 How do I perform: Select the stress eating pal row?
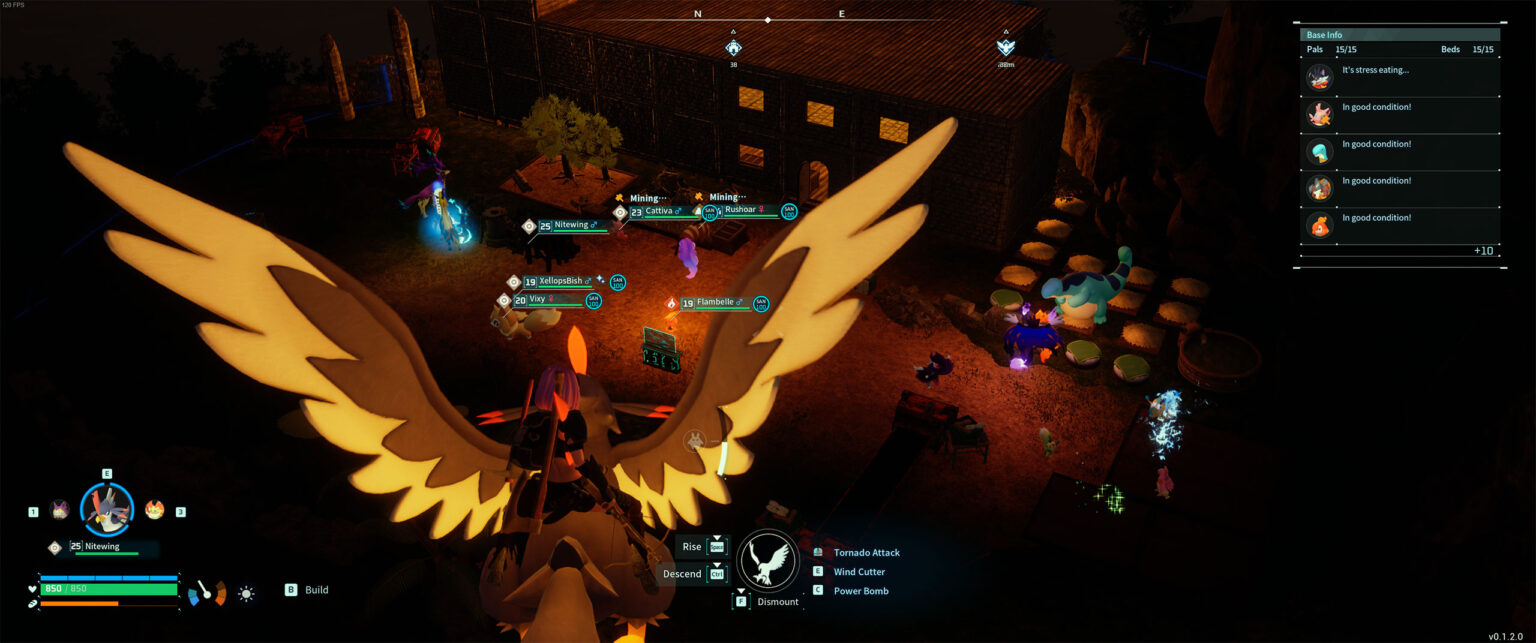coord(1400,78)
